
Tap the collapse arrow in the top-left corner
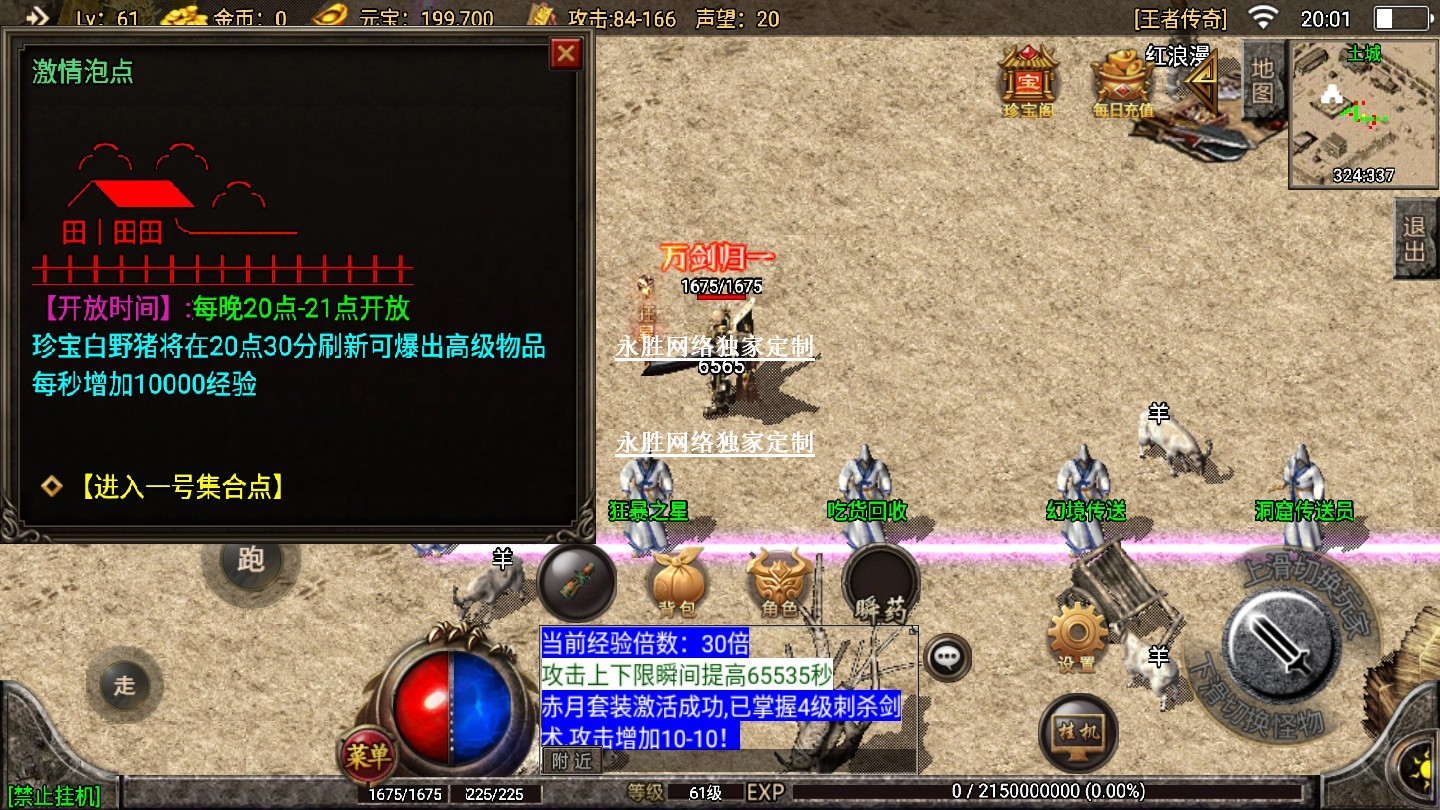click(38, 15)
